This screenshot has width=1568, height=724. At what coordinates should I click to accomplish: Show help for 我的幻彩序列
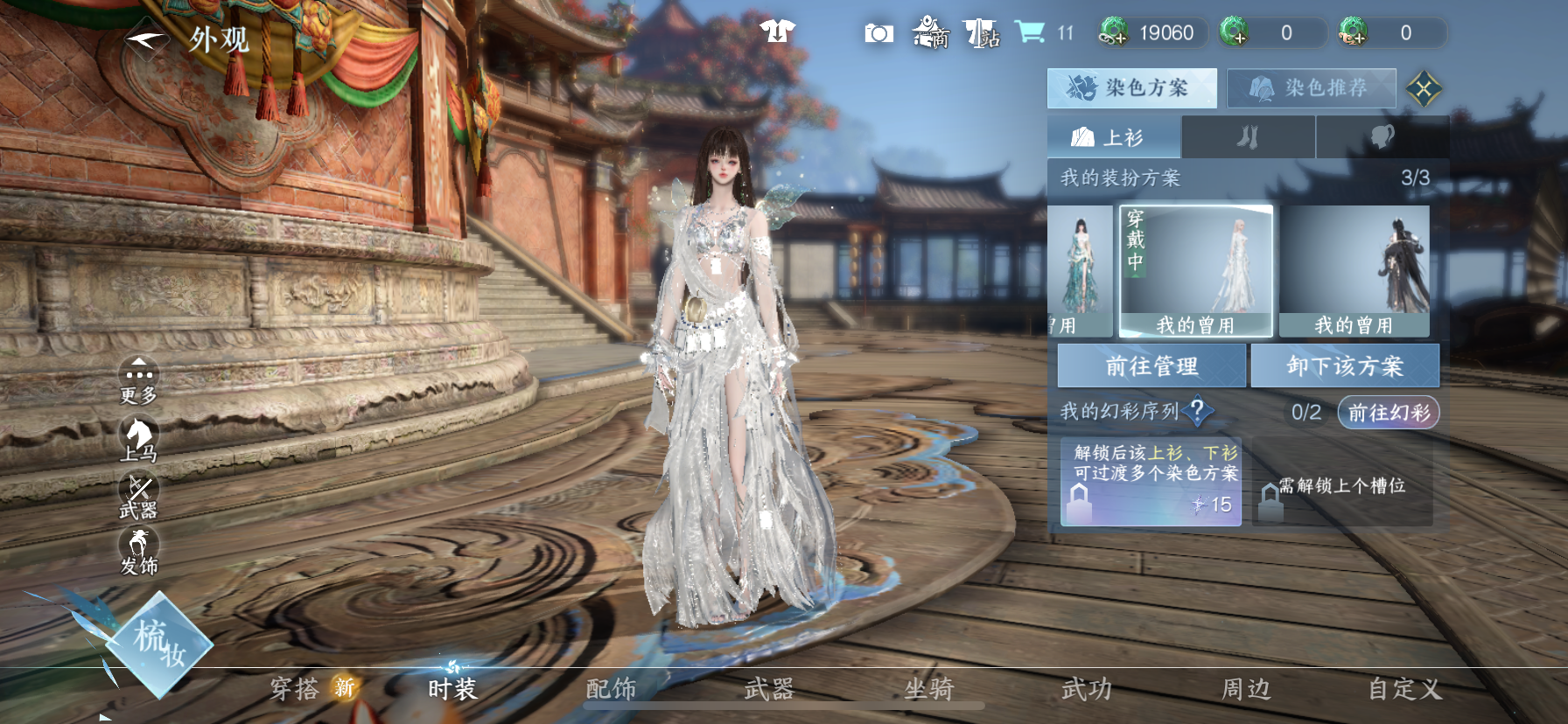point(1197,410)
